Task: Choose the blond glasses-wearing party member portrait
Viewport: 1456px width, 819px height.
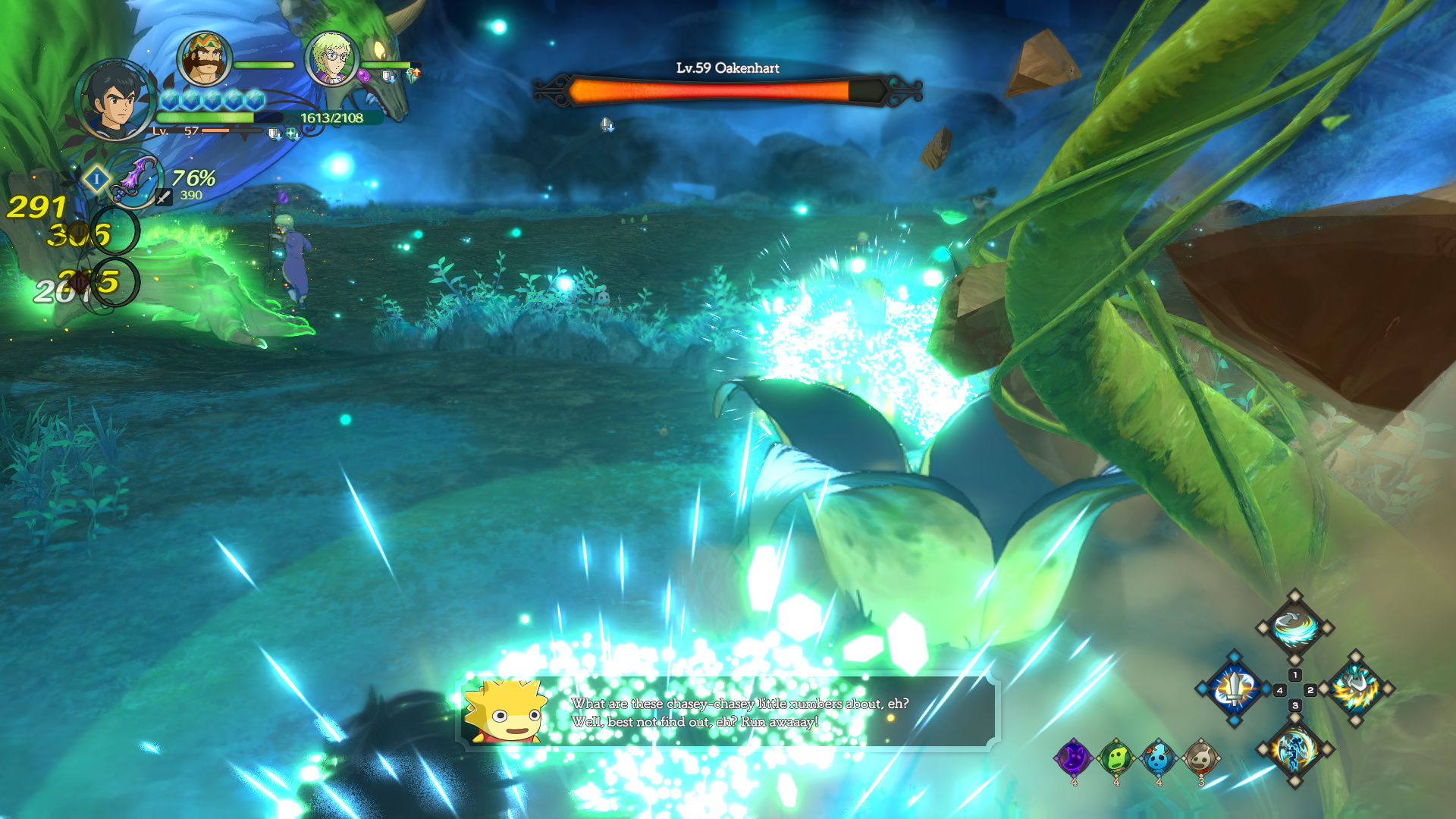Action: tap(331, 57)
